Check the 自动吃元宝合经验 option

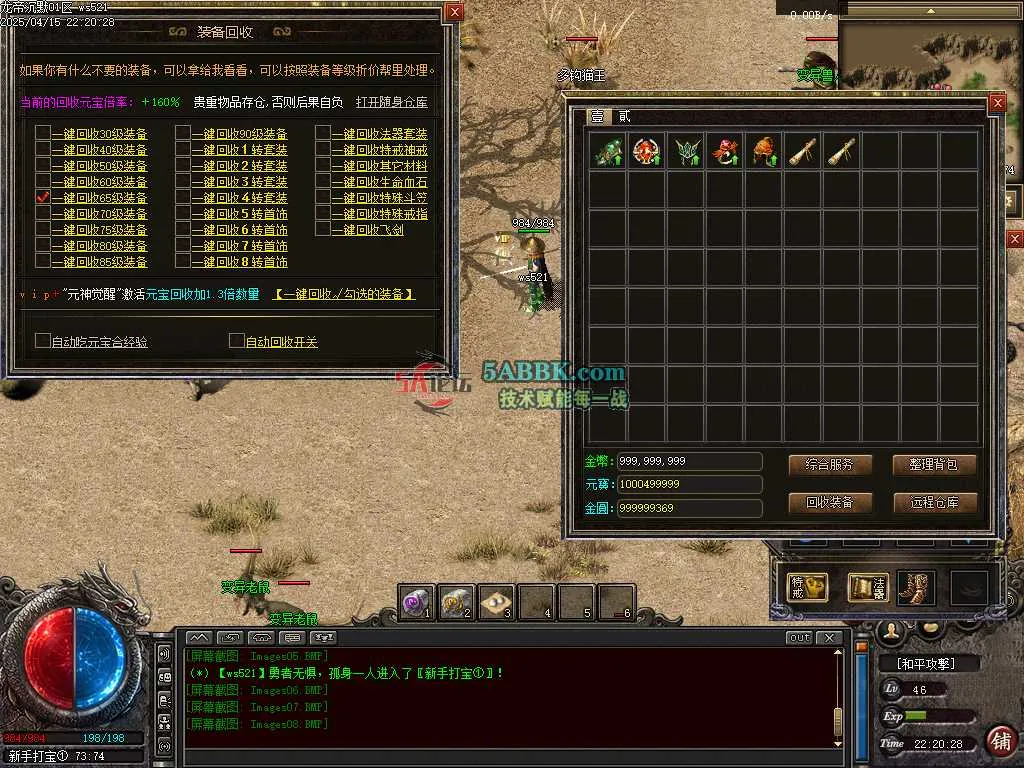pyautogui.click(x=43, y=341)
